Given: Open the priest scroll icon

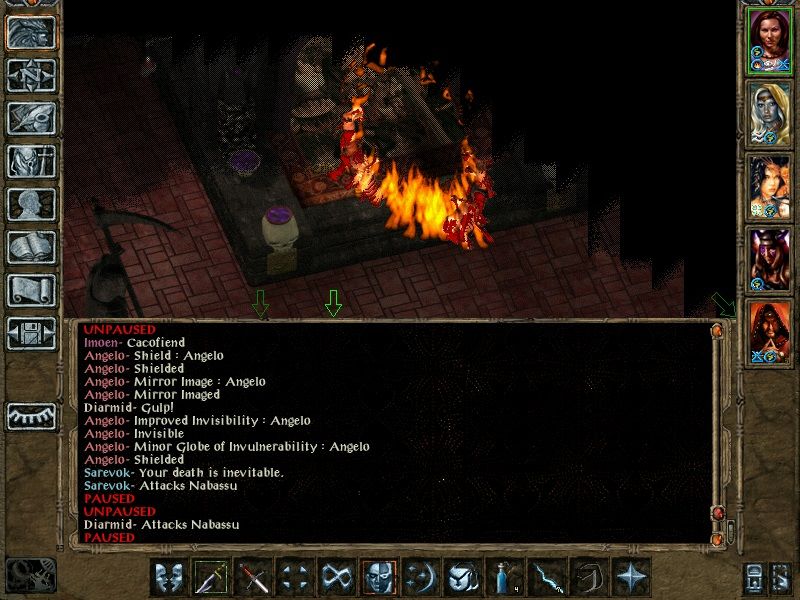Looking at the screenshot, I should click(31, 290).
